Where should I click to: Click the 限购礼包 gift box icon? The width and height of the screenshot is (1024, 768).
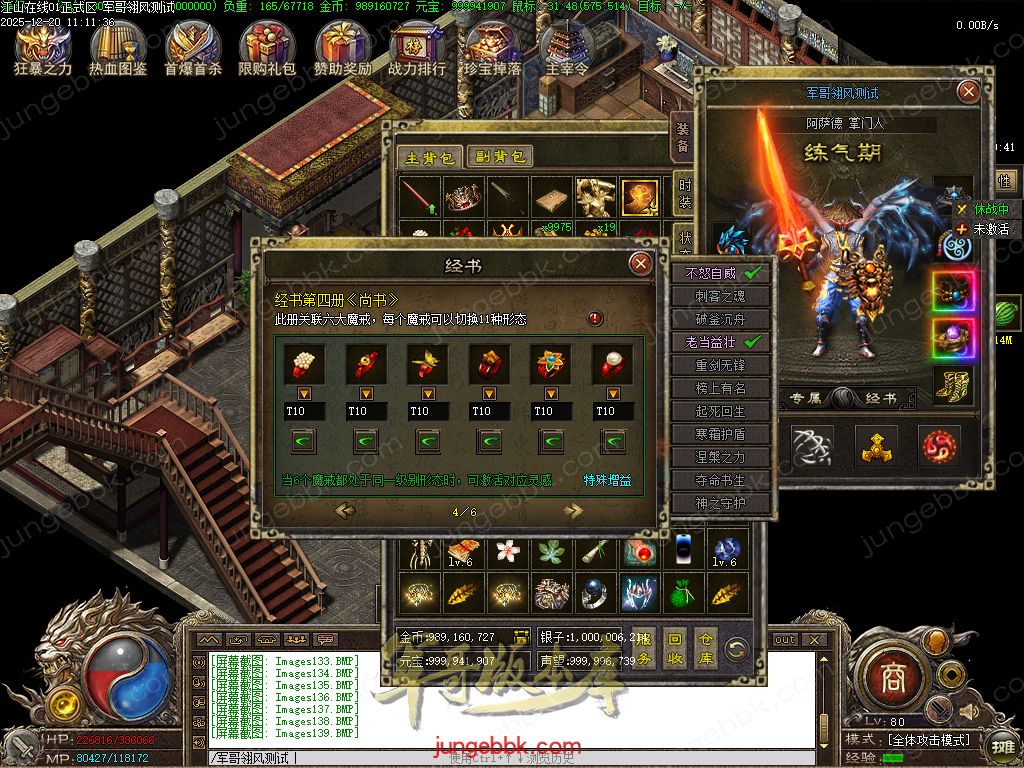267,46
